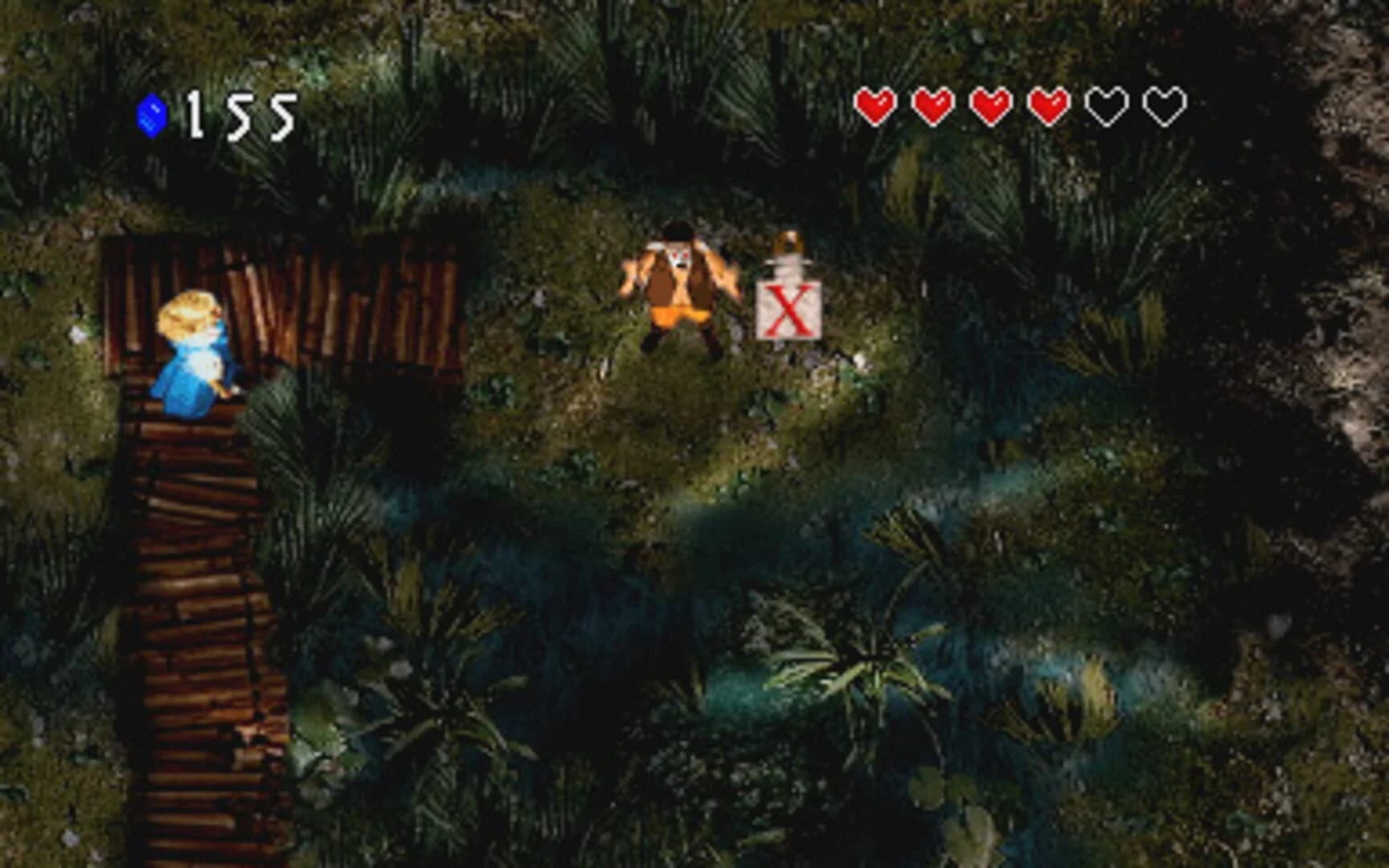
Task: Select the second red heart icon
Action: pyautogui.click(x=934, y=104)
